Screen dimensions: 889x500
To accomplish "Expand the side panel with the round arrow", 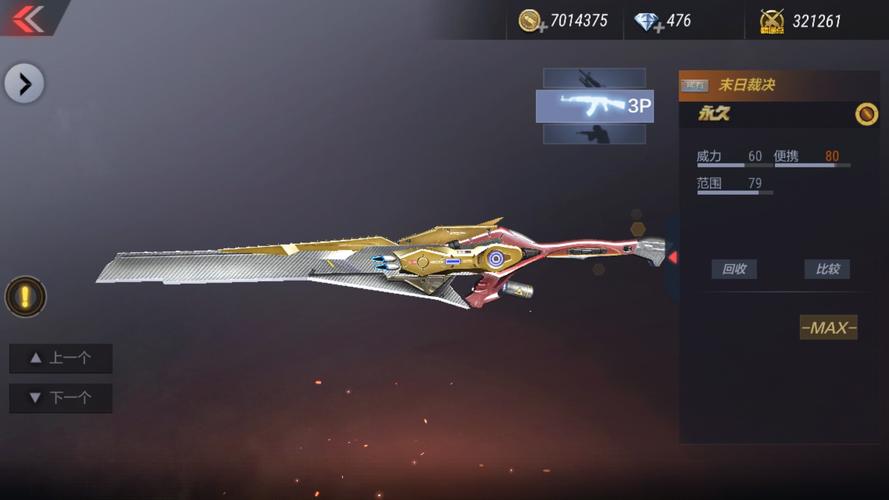I will point(24,84).
